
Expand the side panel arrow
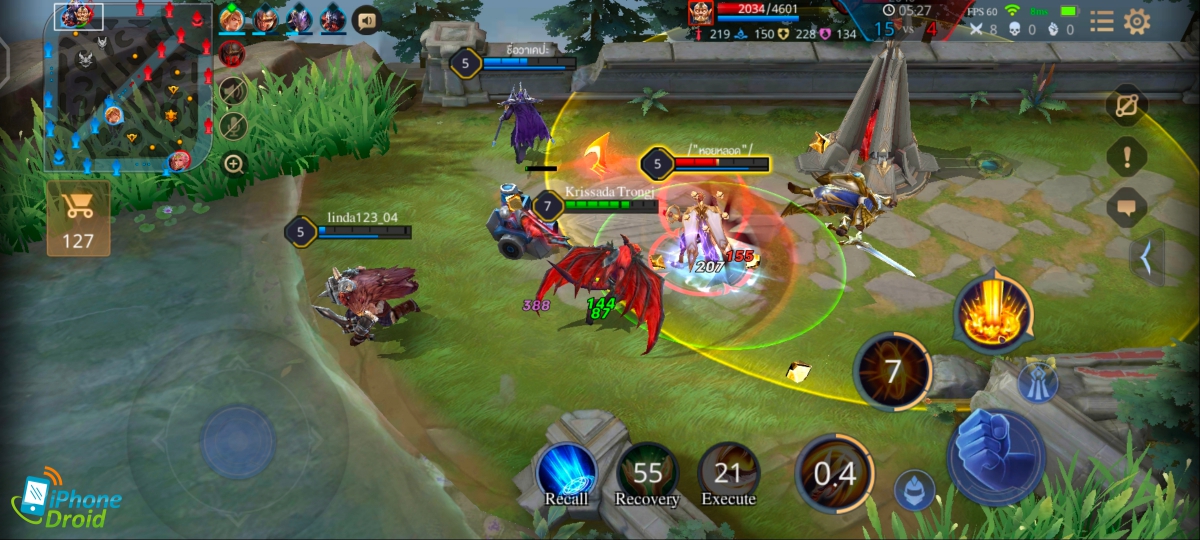(x=1147, y=257)
